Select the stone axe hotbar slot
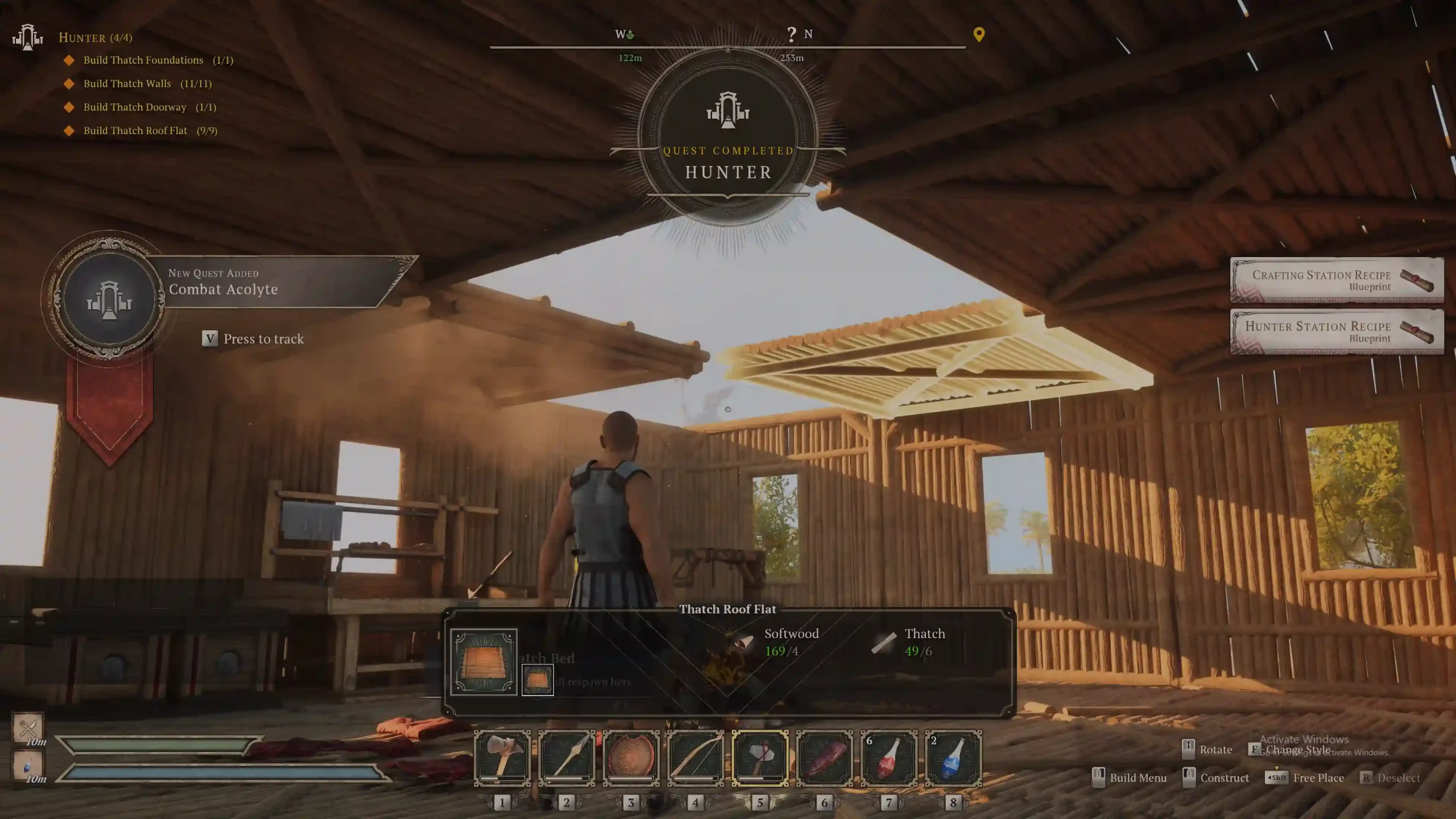This screenshot has height=819, width=1456. pos(502,758)
